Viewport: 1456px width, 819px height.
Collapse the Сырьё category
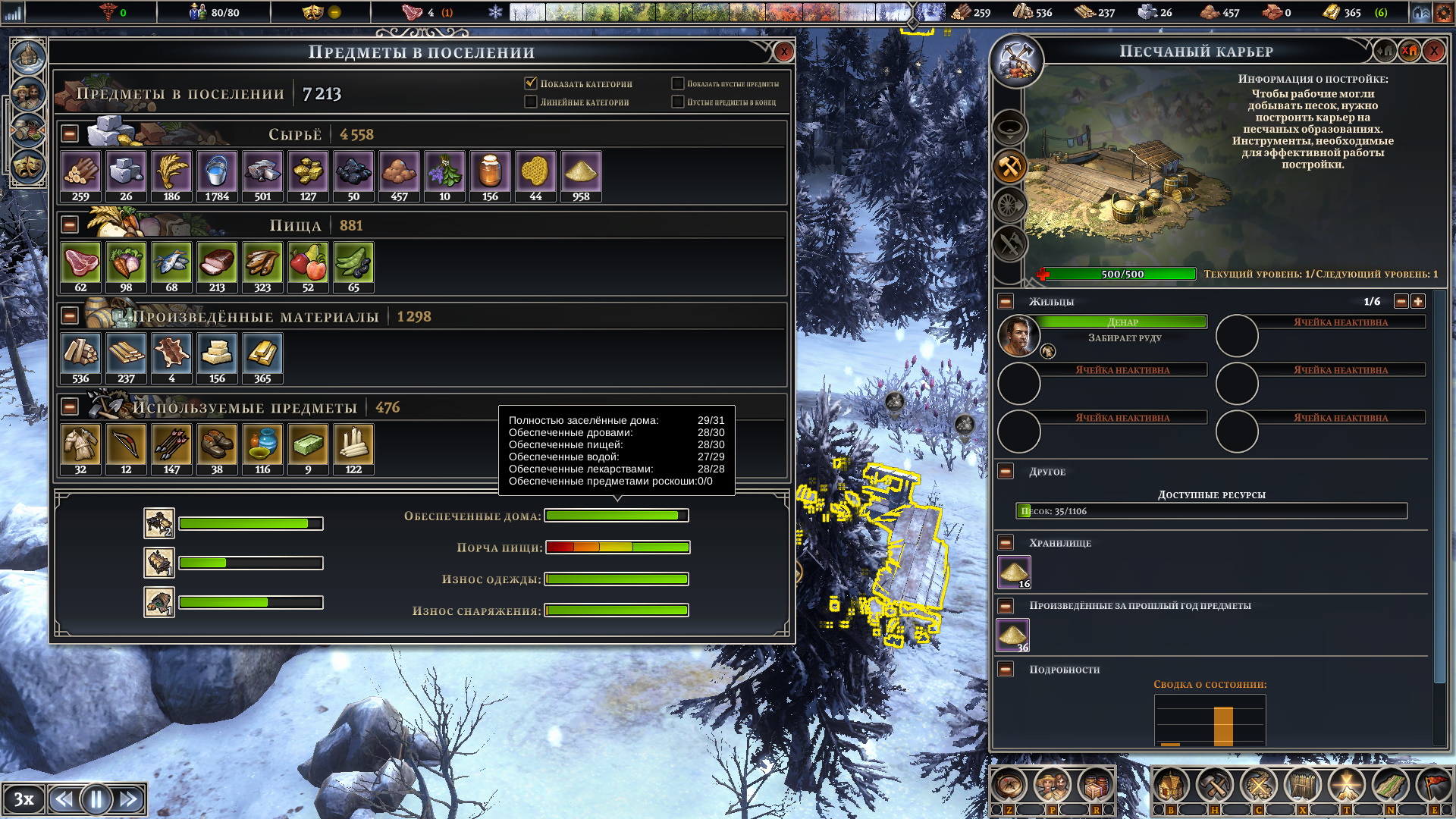70,134
